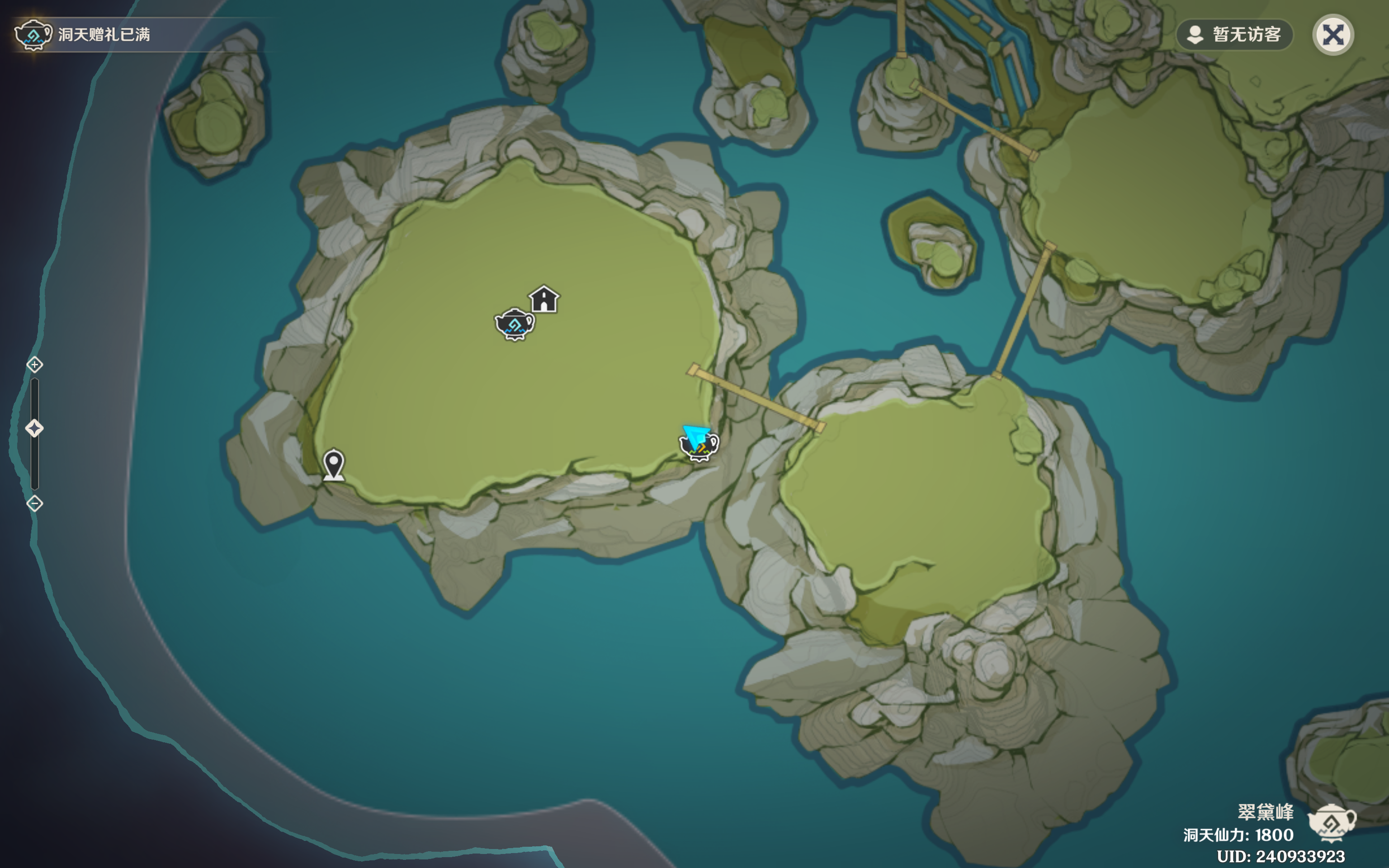Image resolution: width=1389 pixels, height=868 pixels.
Task: Open the visitors list showing 暂无访客
Action: (1234, 35)
